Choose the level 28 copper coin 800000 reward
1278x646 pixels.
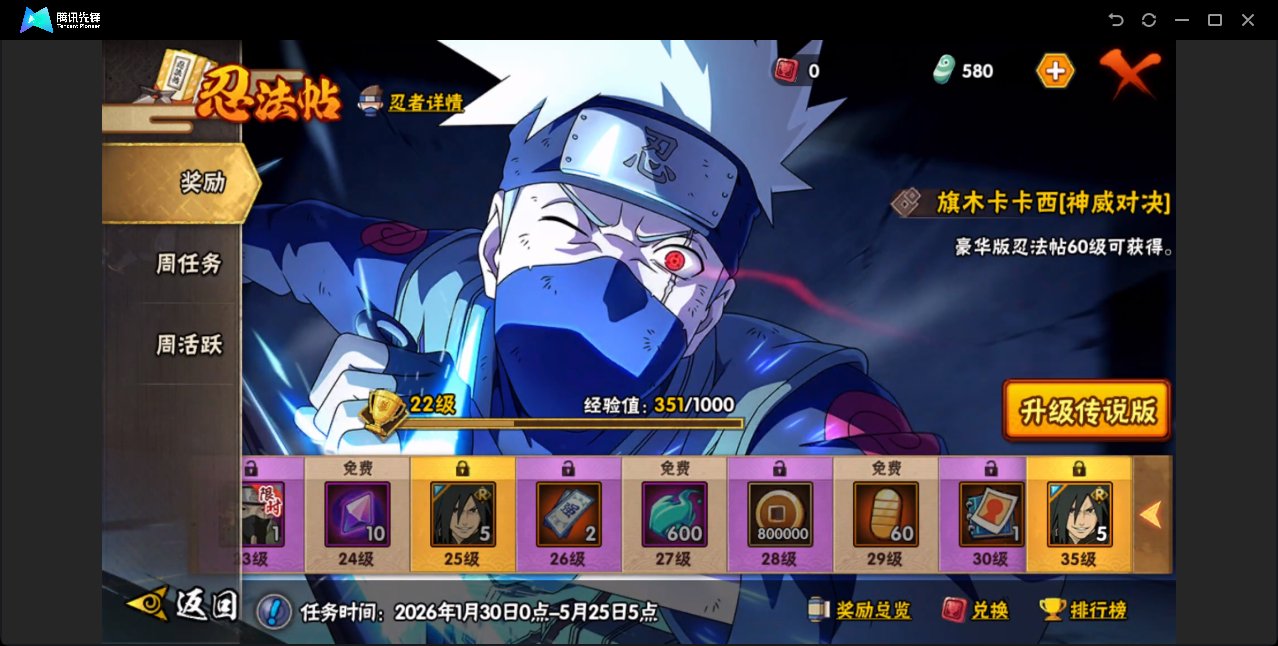(x=781, y=514)
